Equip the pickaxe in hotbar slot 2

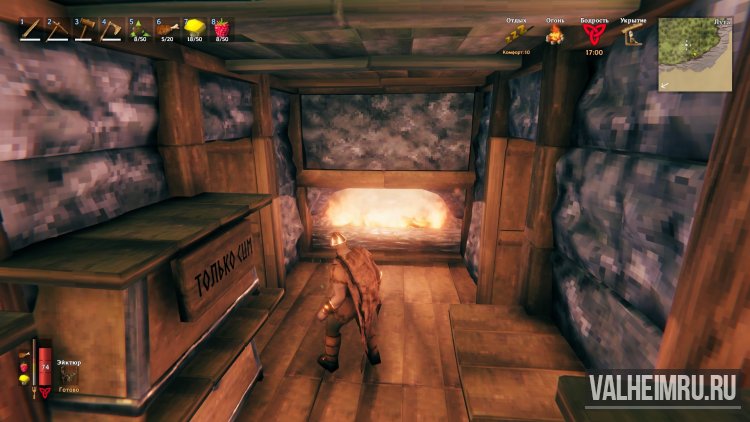pyautogui.click(x=57, y=29)
